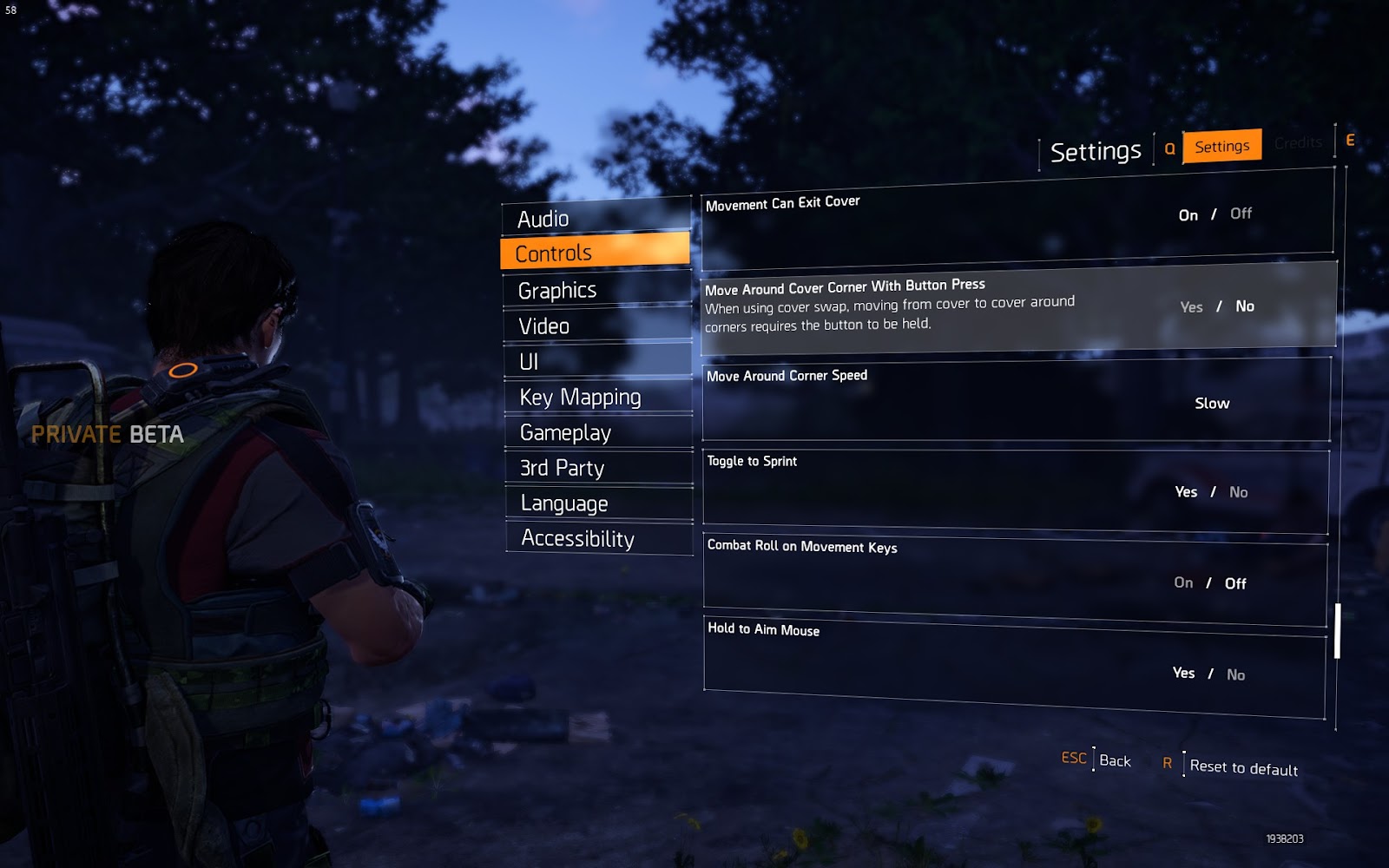Toggle the Hold to Aim Mouse setting

[1208, 674]
